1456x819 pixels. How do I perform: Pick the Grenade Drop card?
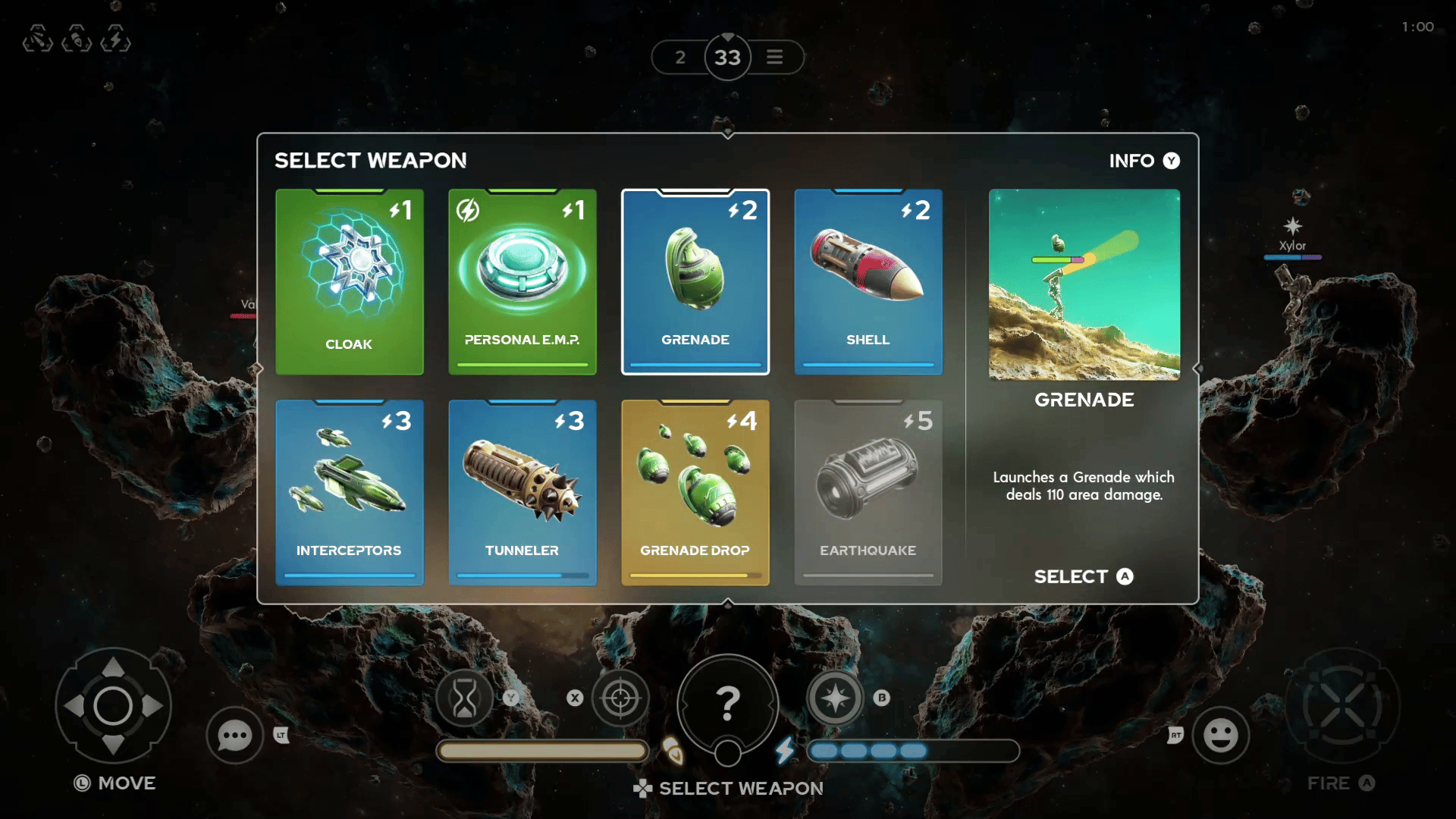(695, 492)
